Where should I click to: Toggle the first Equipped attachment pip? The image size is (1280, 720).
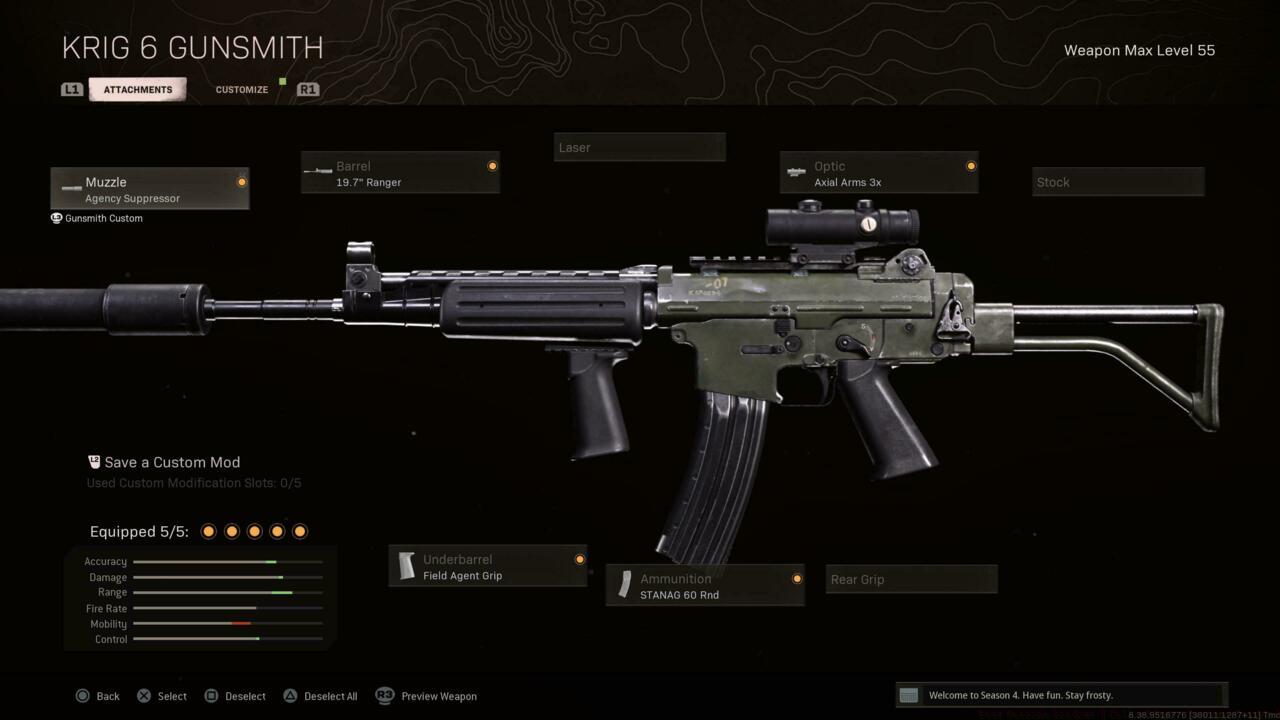pos(208,531)
